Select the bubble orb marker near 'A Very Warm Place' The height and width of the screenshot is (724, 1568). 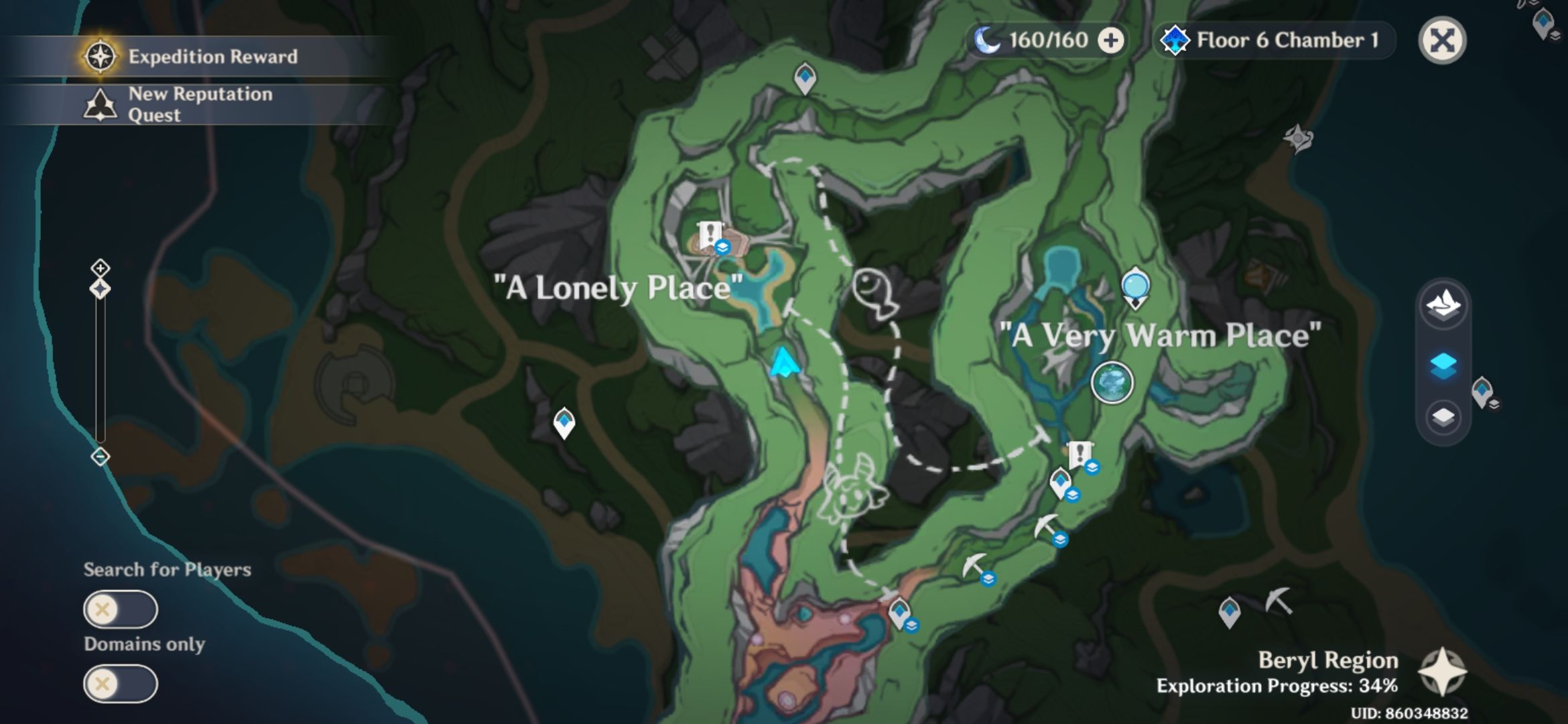(1135, 285)
